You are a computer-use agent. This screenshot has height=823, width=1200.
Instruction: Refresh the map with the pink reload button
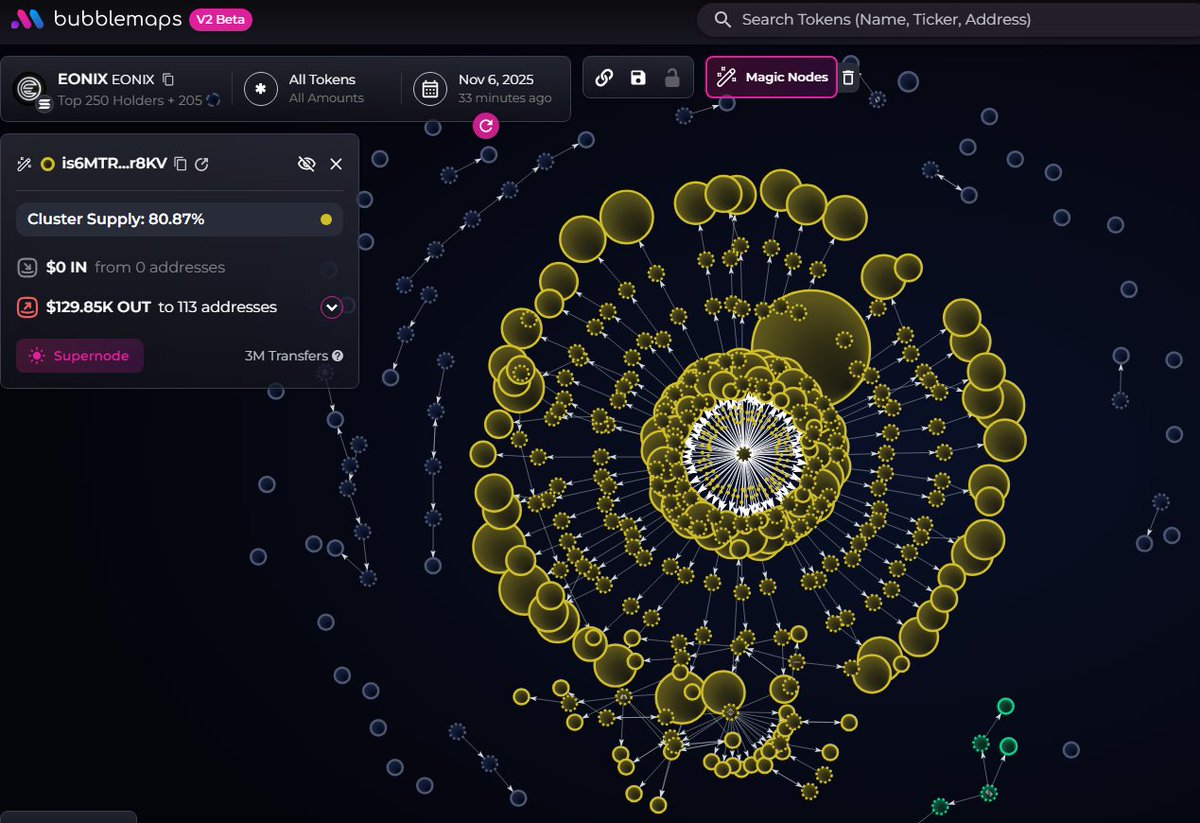click(x=486, y=125)
